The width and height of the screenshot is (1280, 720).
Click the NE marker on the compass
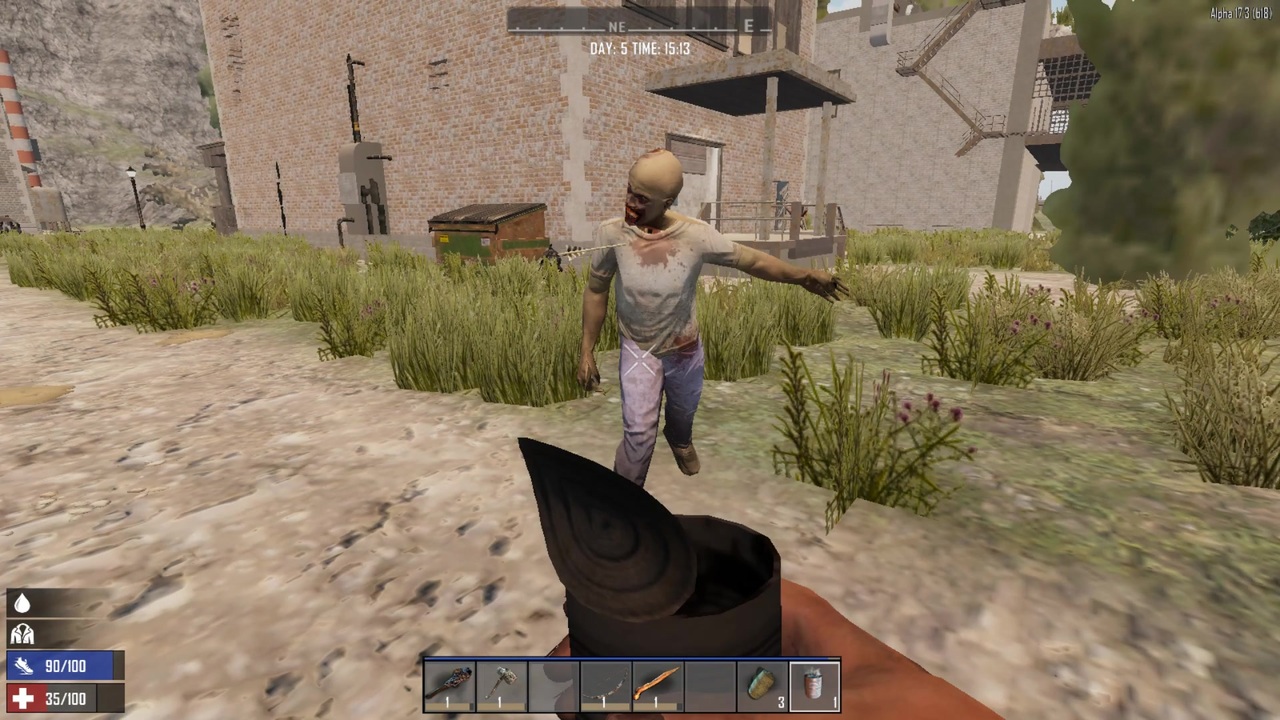[618, 28]
